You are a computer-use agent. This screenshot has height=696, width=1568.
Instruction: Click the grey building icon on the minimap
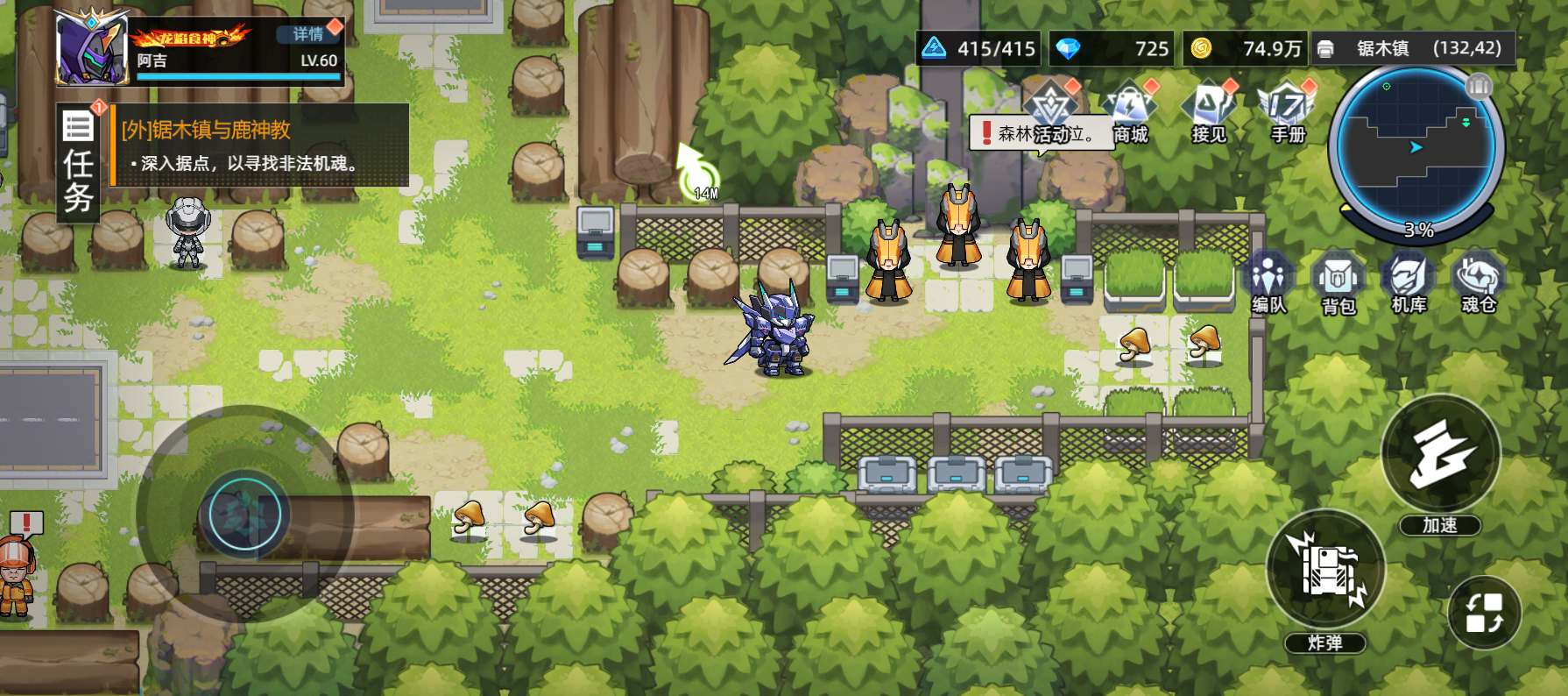pyautogui.click(x=1479, y=86)
